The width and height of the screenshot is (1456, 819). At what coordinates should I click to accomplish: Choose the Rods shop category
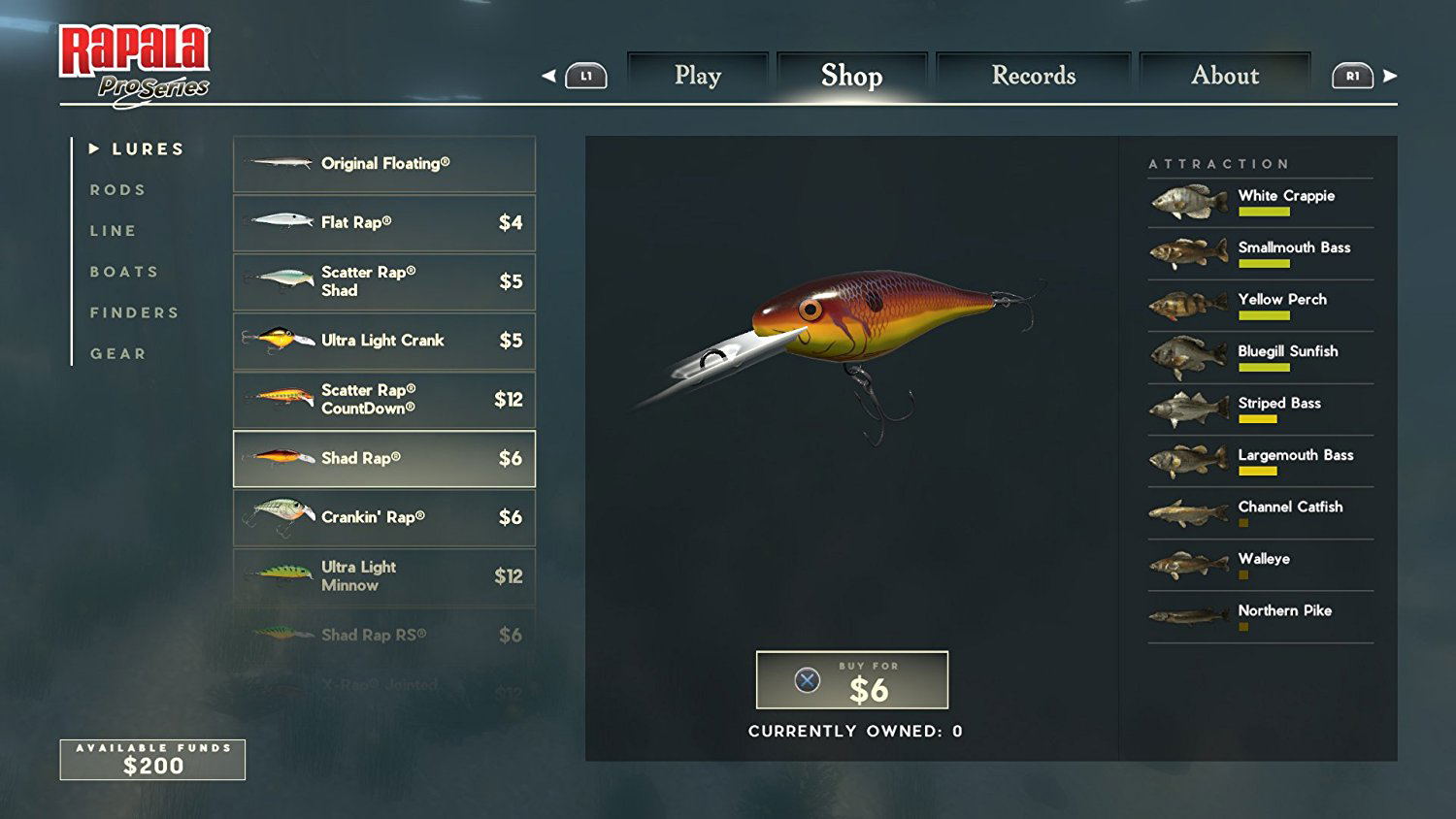[118, 190]
